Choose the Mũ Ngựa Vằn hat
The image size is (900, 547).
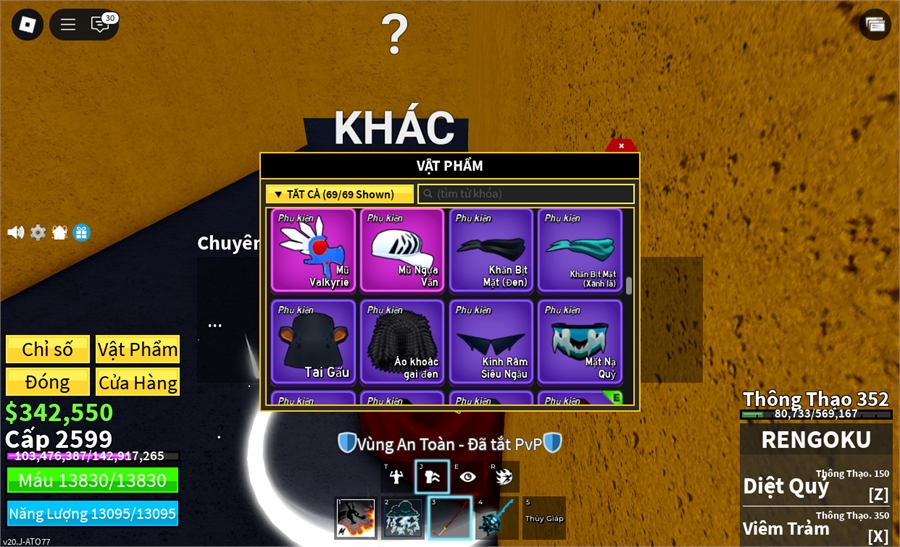tap(401, 250)
